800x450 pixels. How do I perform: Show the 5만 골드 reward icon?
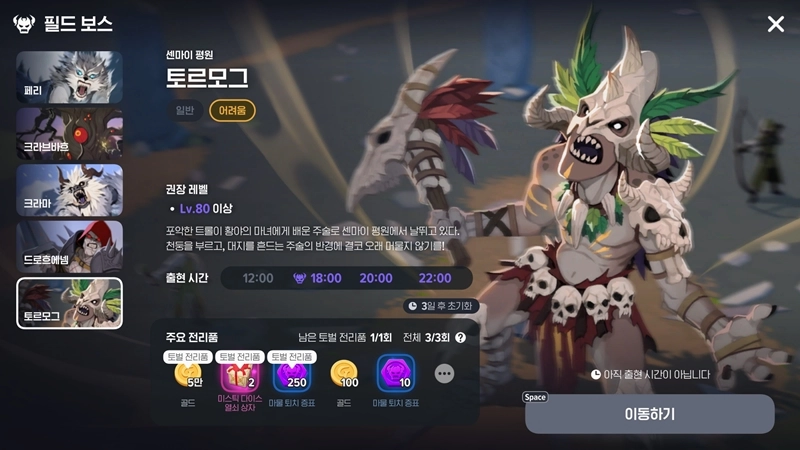189,376
